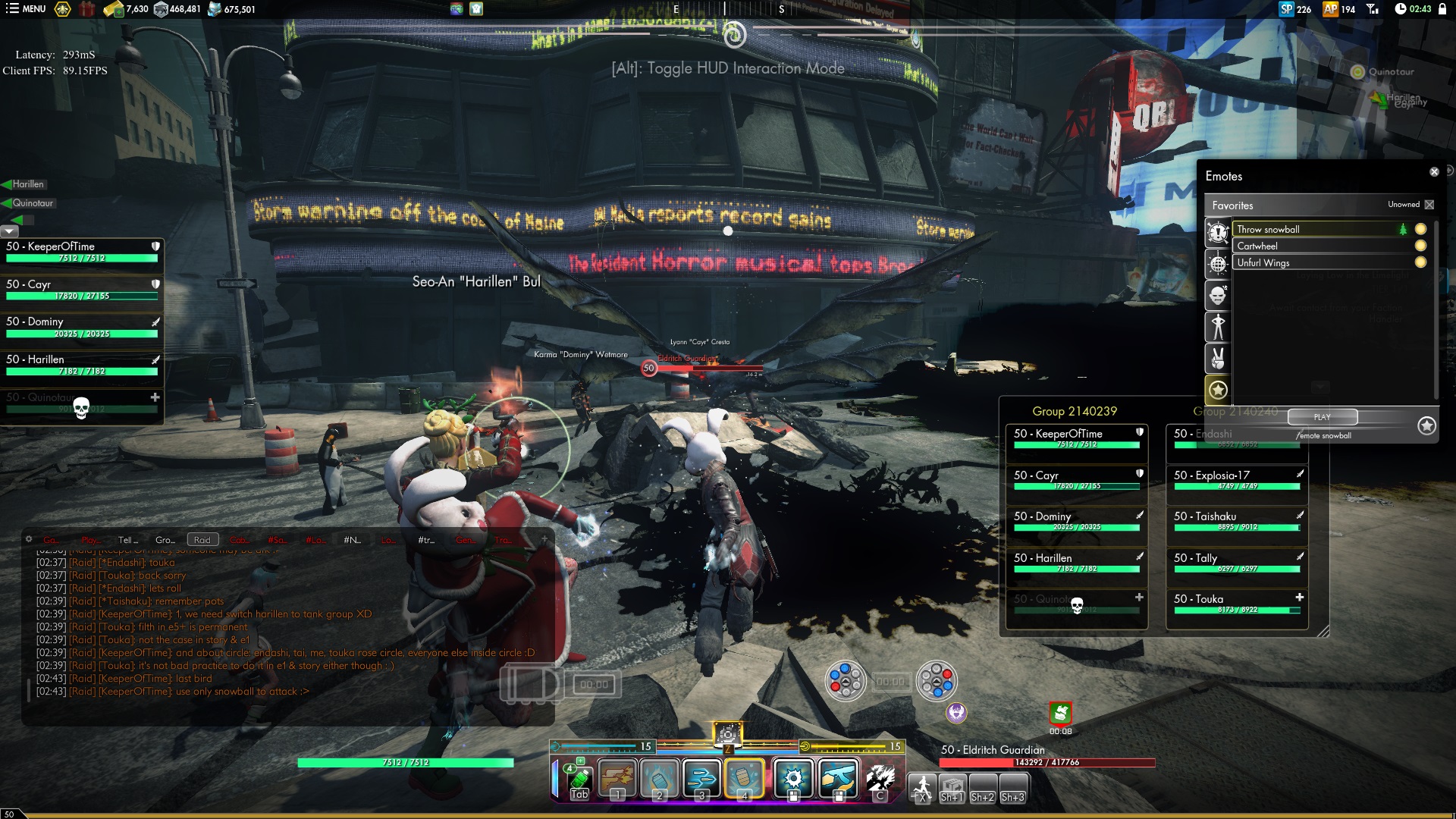Screen dimensions: 1456x819
Task: Close the Emotes window
Action: coord(1434,172)
